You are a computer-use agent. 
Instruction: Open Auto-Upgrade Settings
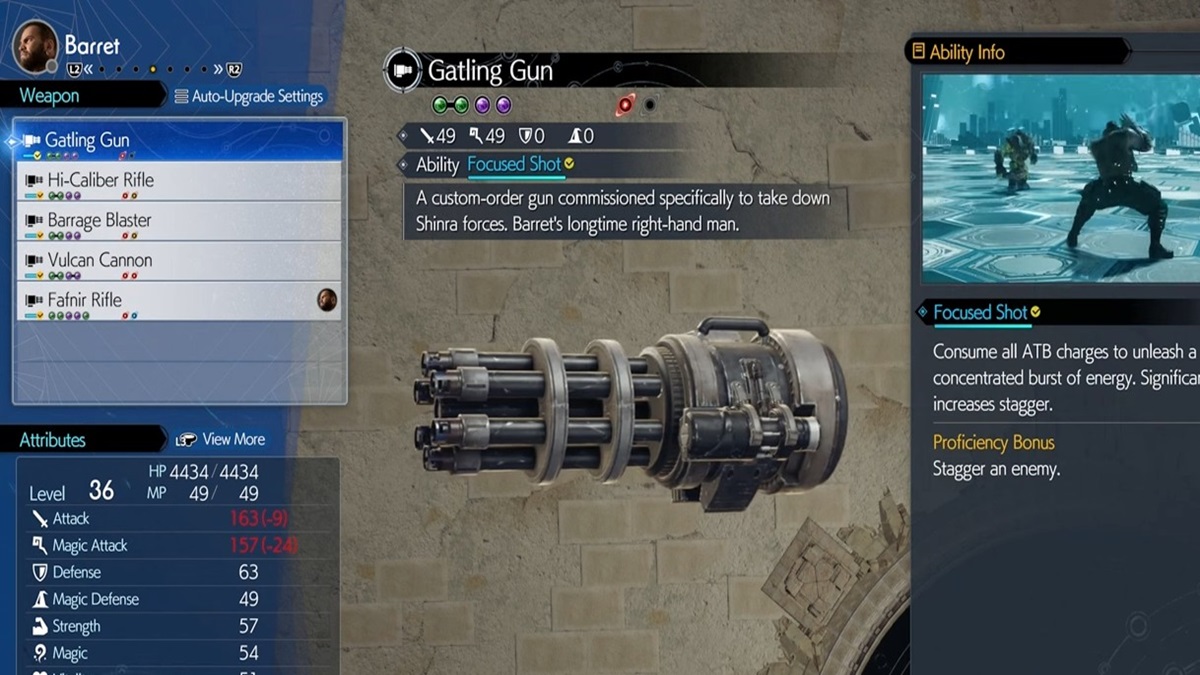click(x=249, y=97)
